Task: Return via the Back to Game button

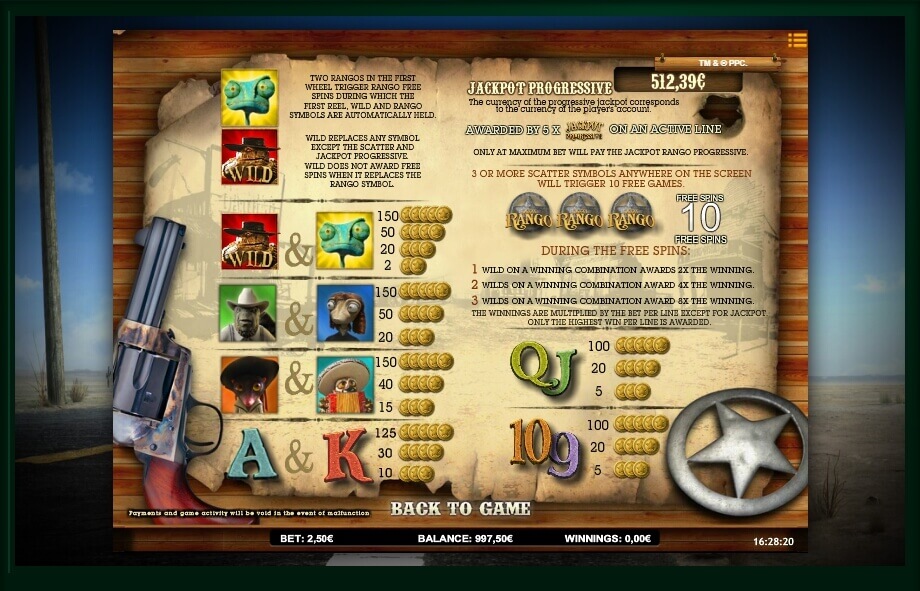Action: (x=460, y=509)
